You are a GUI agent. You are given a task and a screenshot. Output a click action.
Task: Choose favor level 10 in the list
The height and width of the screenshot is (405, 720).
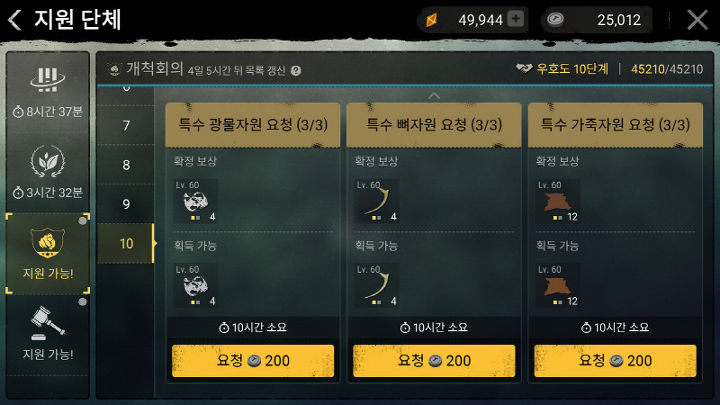pyautogui.click(x=126, y=243)
